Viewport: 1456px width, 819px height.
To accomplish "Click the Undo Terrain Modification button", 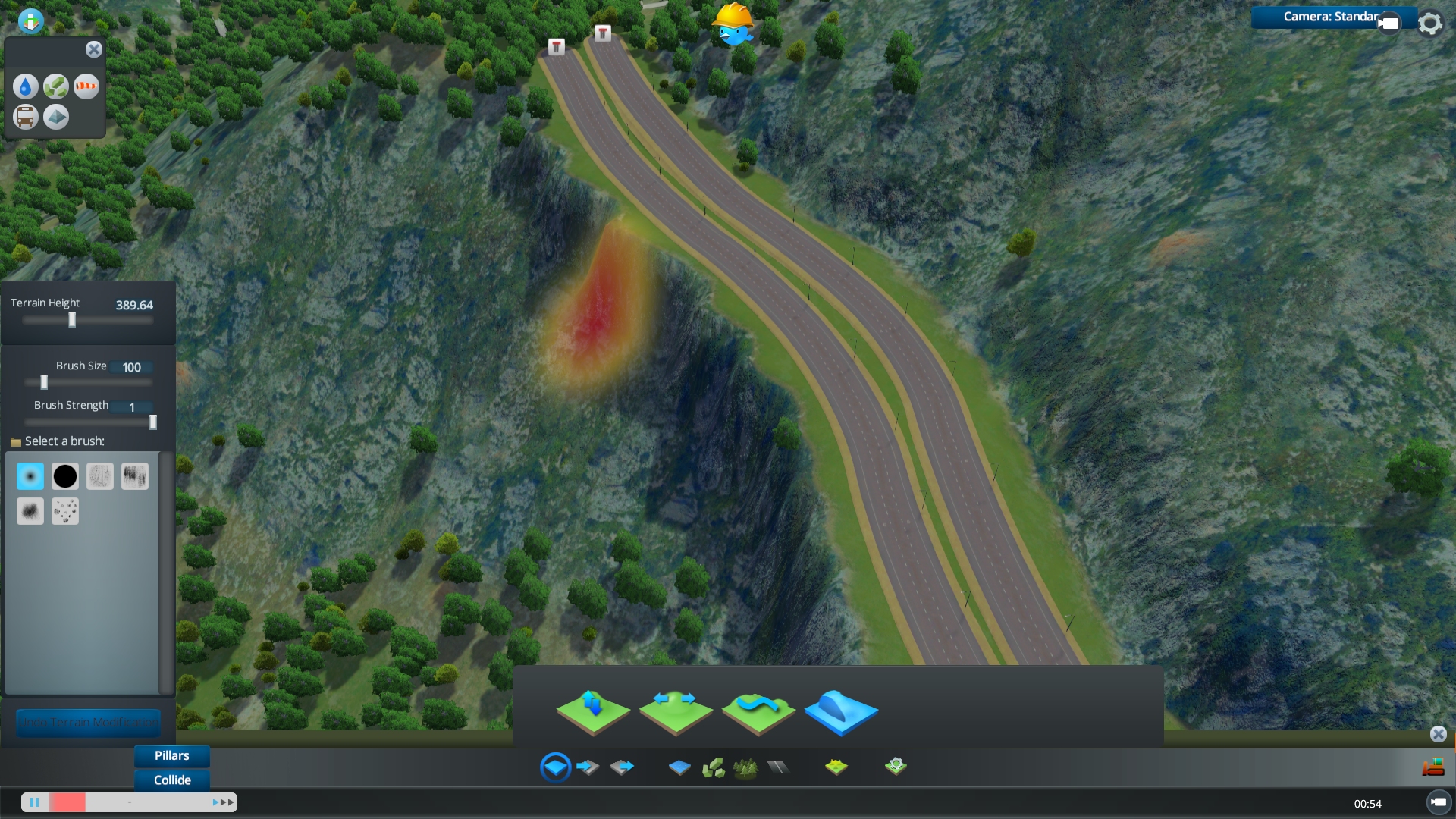I will click(88, 723).
